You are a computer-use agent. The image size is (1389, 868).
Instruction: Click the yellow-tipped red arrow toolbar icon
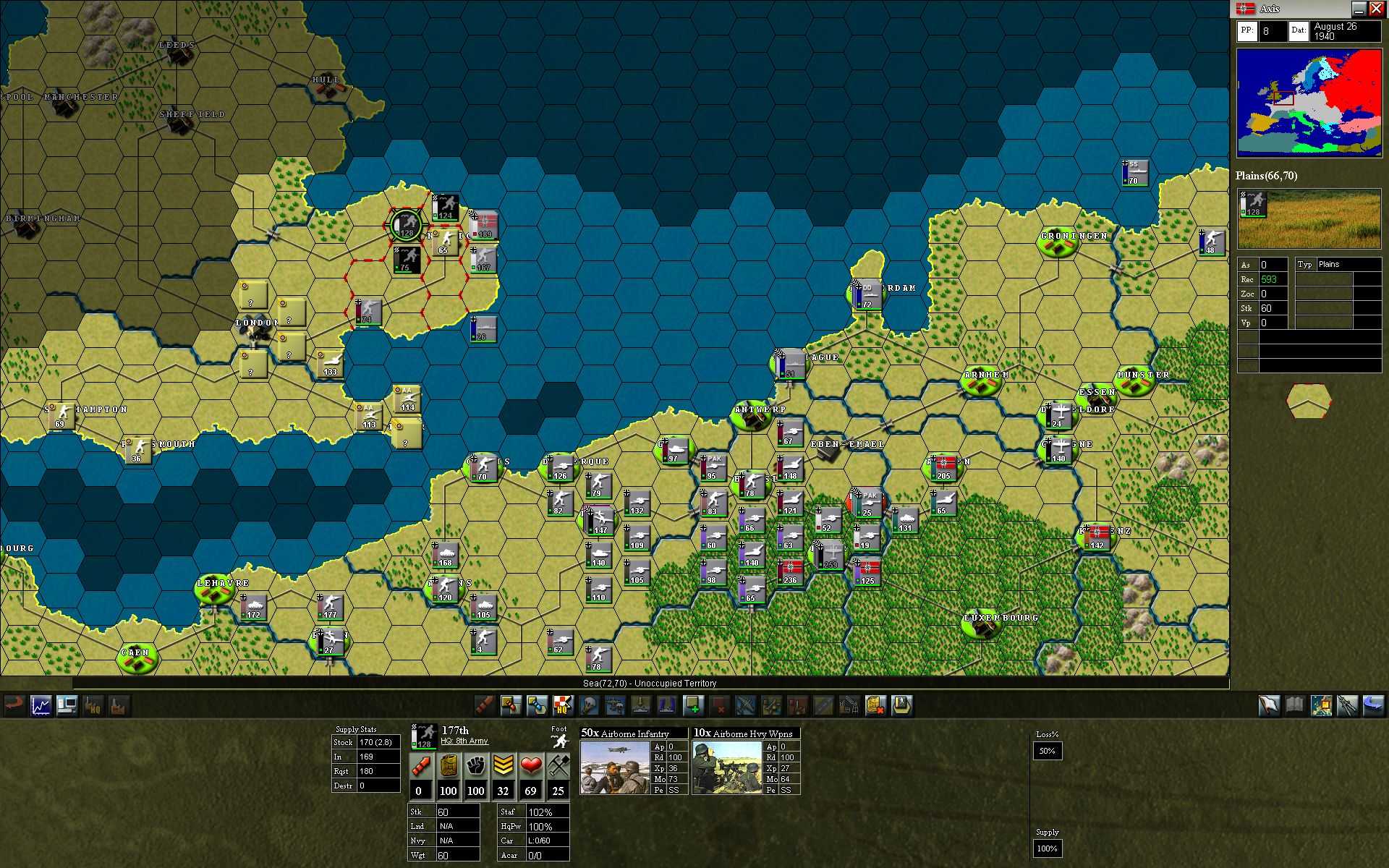pyautogui.click(x=511, y=705)
